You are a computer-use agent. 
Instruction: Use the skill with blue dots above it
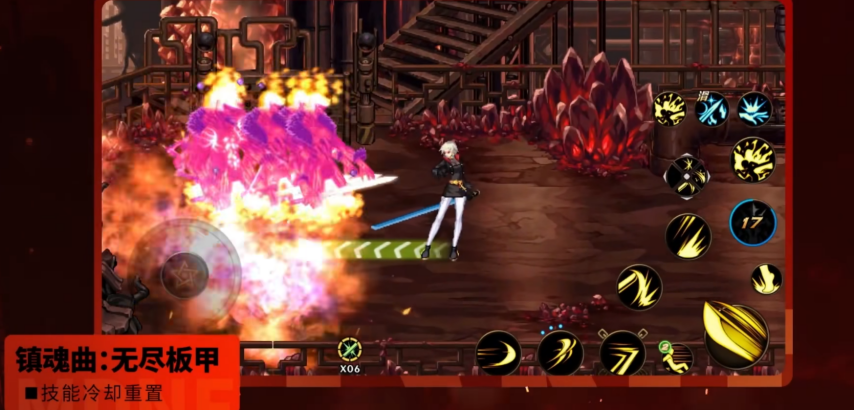[x=560, y=353]
